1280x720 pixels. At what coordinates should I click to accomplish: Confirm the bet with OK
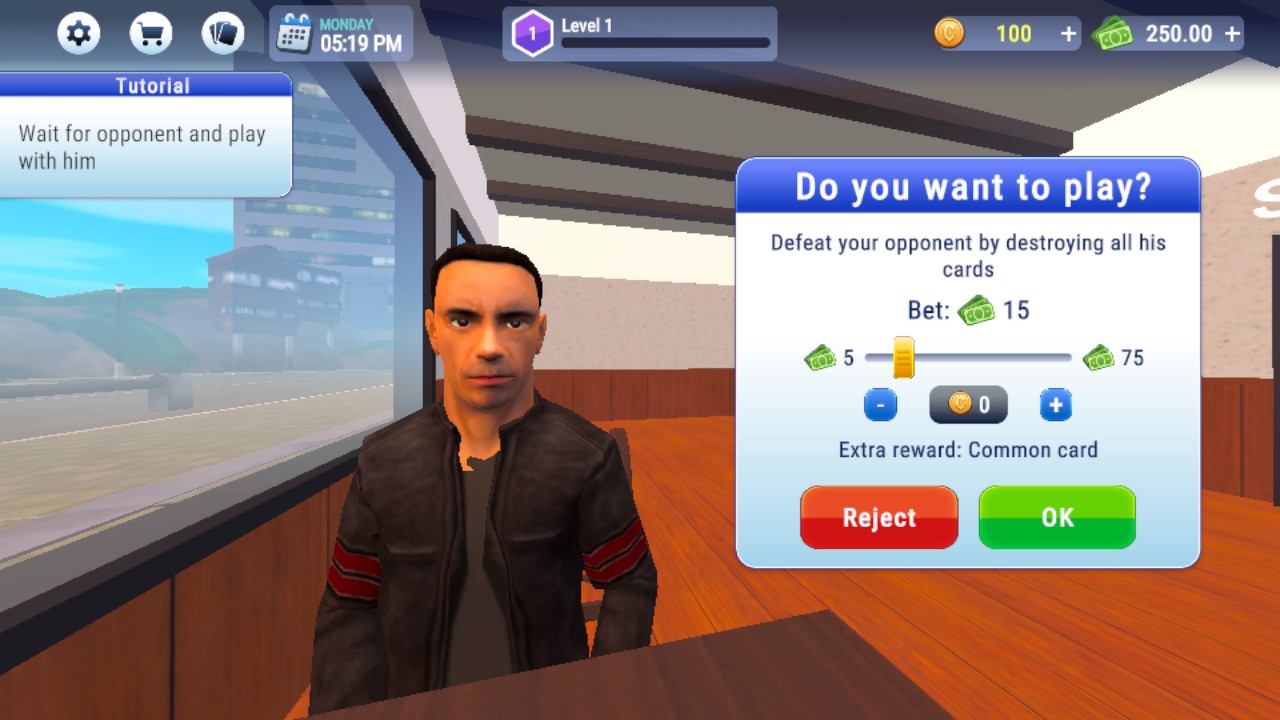coord(1057,517)
